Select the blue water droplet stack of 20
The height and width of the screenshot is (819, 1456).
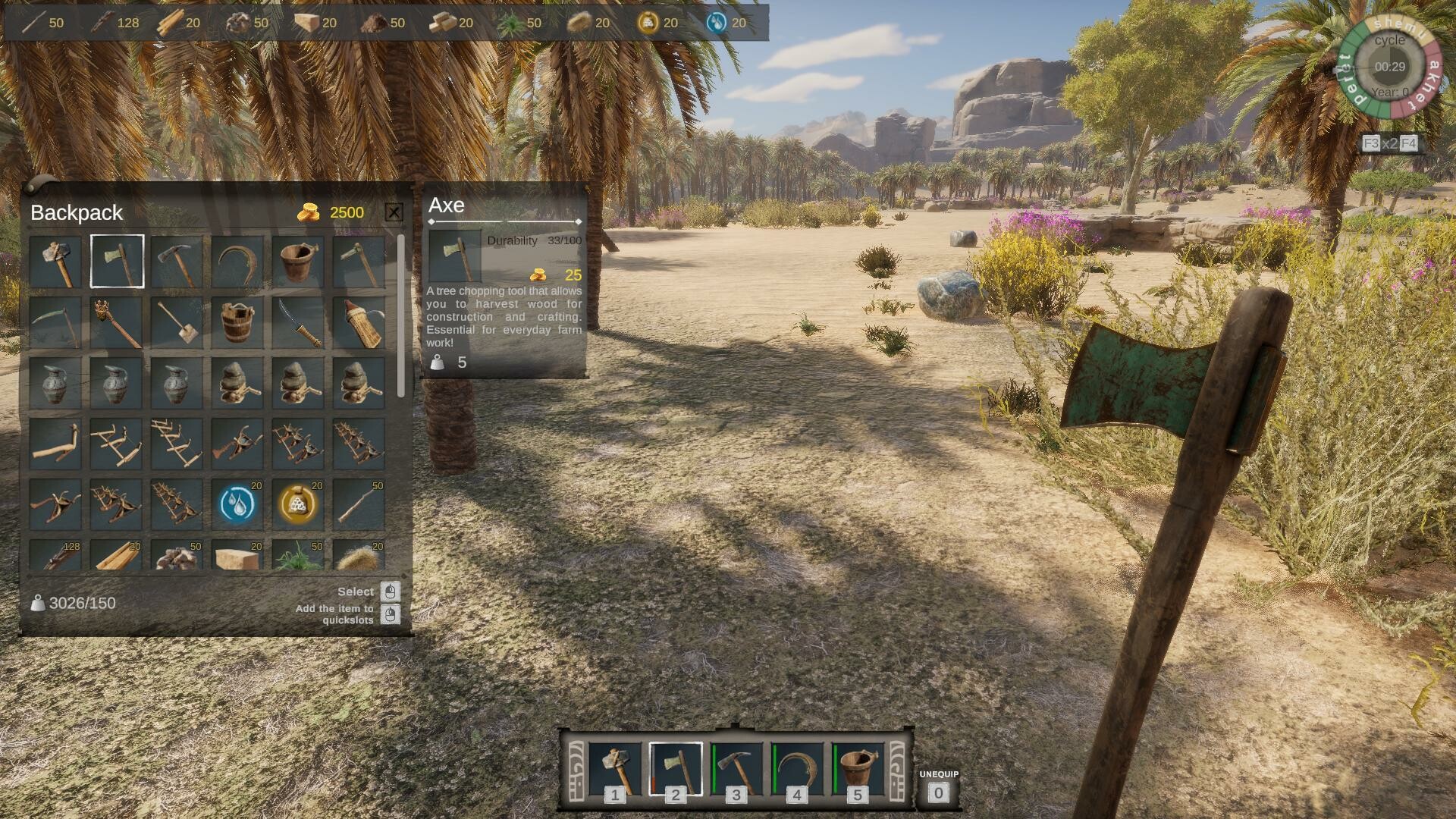coord(237,503)
